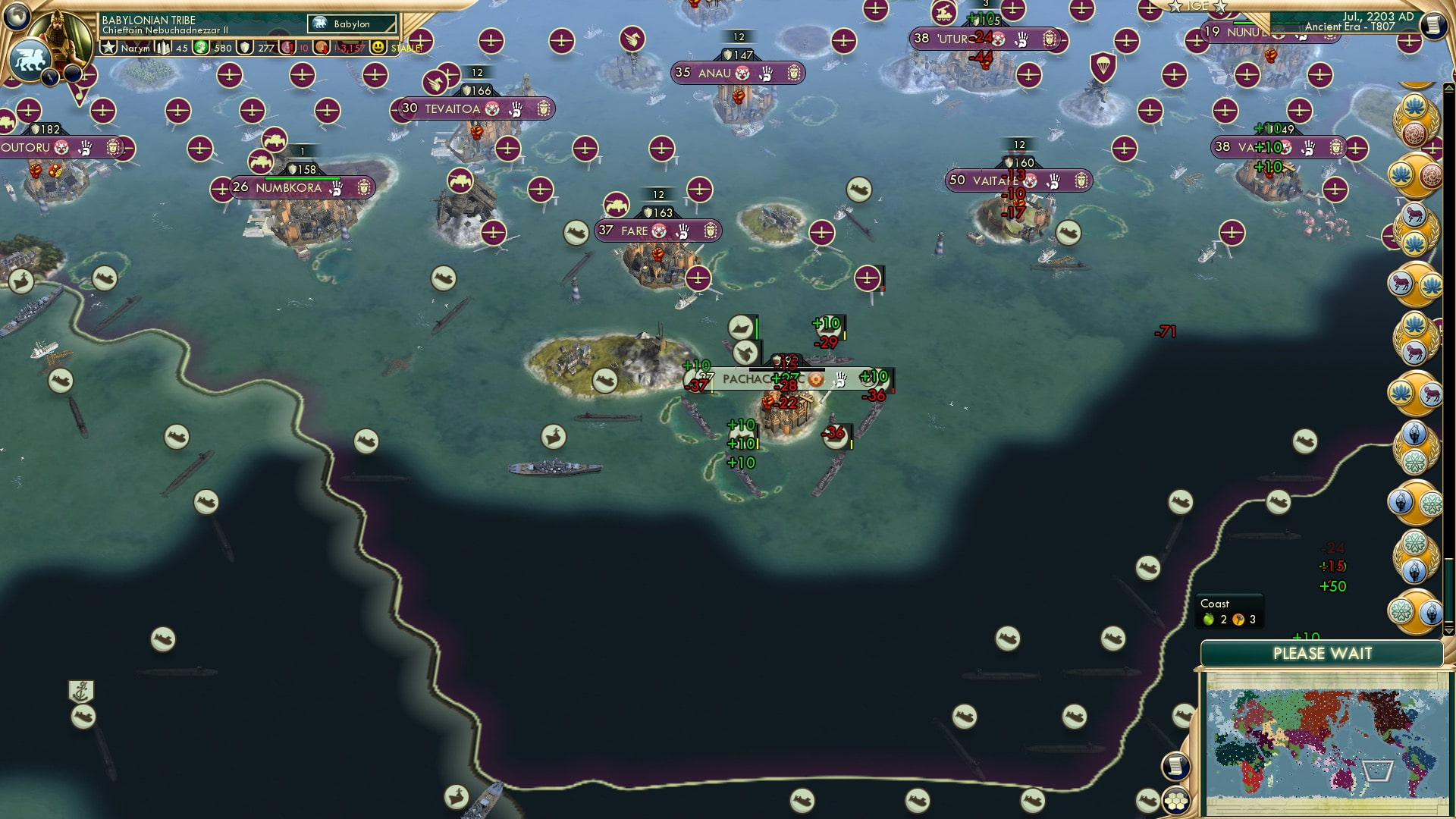Open the notification scroll icon beside the minimap
Screen dimensions: 1456x819
tap(1175, 766)
